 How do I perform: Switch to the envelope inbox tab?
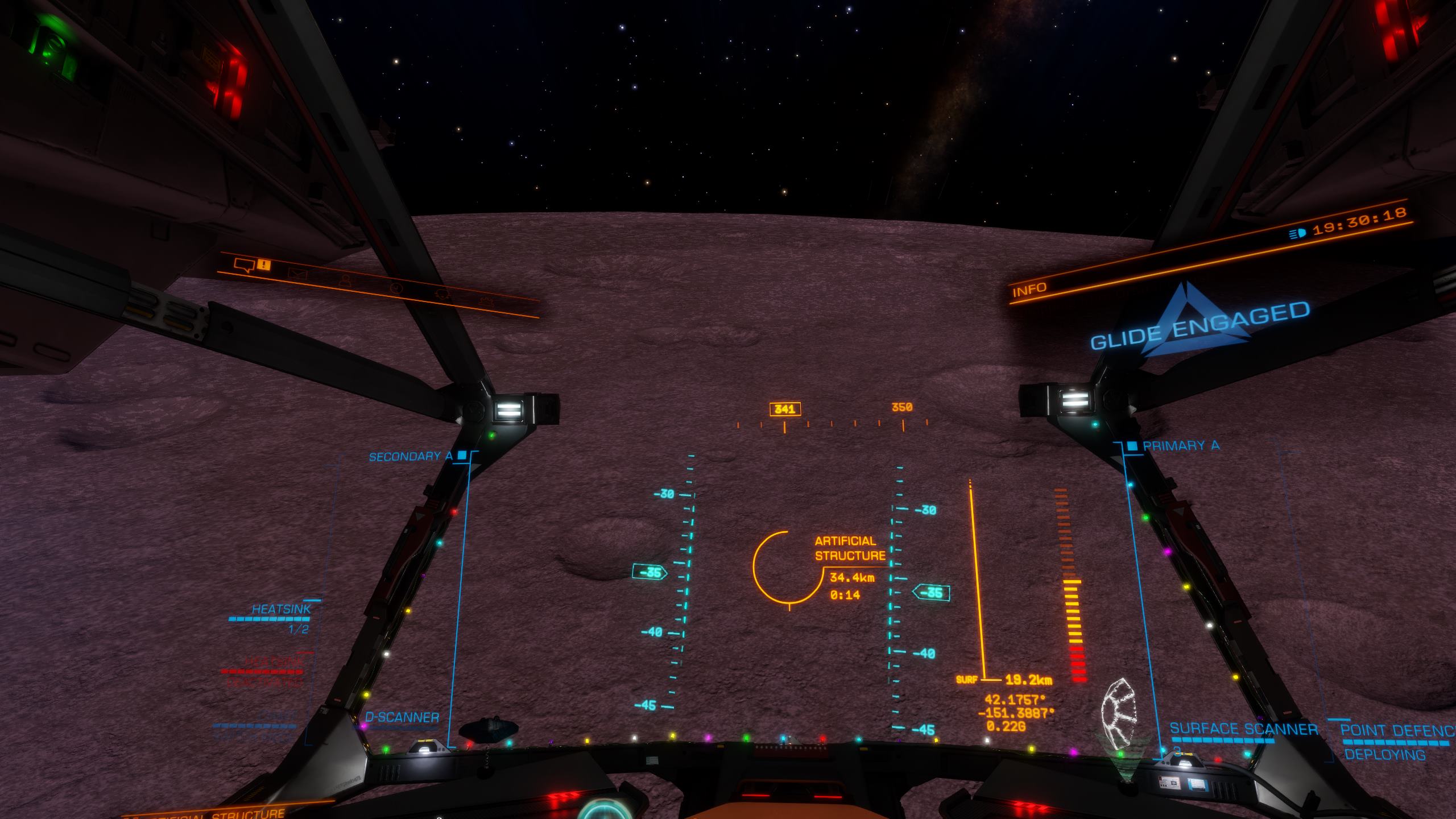[x=297, y=274]
